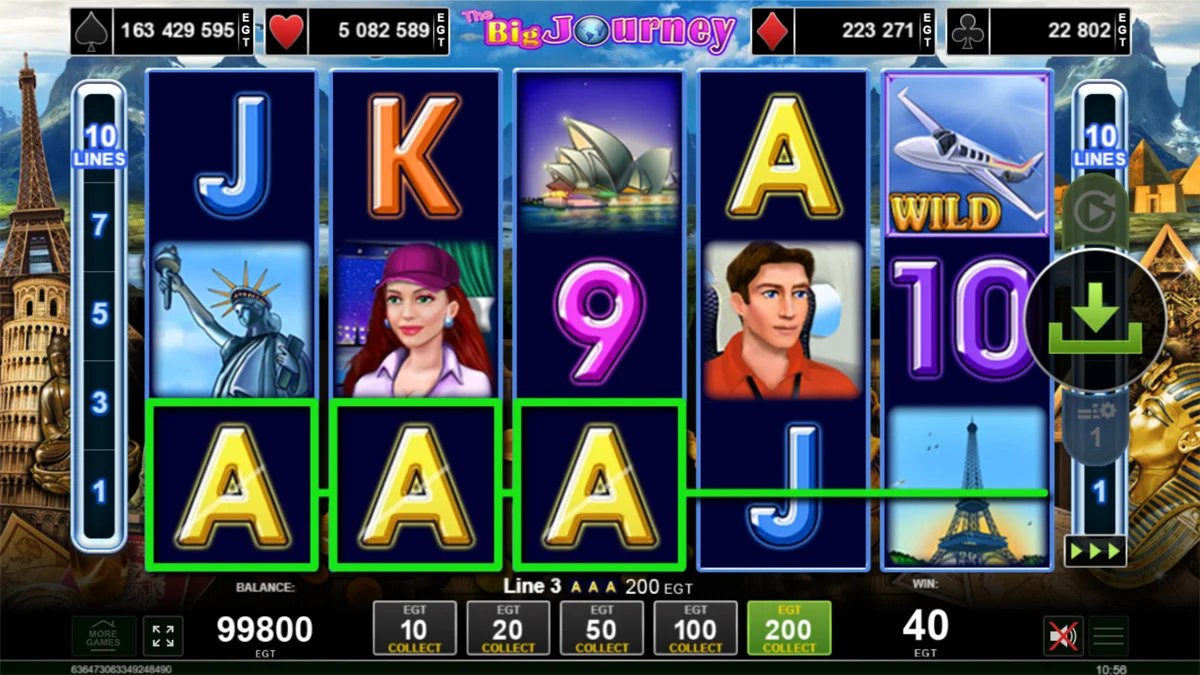Screen dimensions: 1200x675
Task: Open the More Games lobby button
Action: pyautogui.click(x=103, y=636)
